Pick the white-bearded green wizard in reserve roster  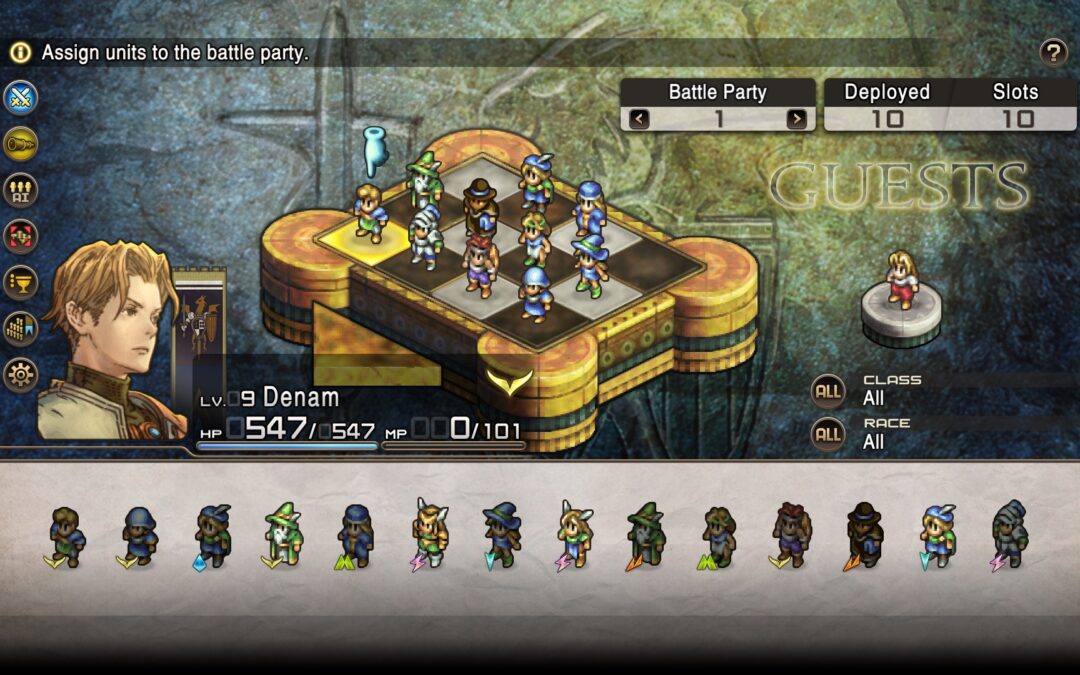[283, 535]
